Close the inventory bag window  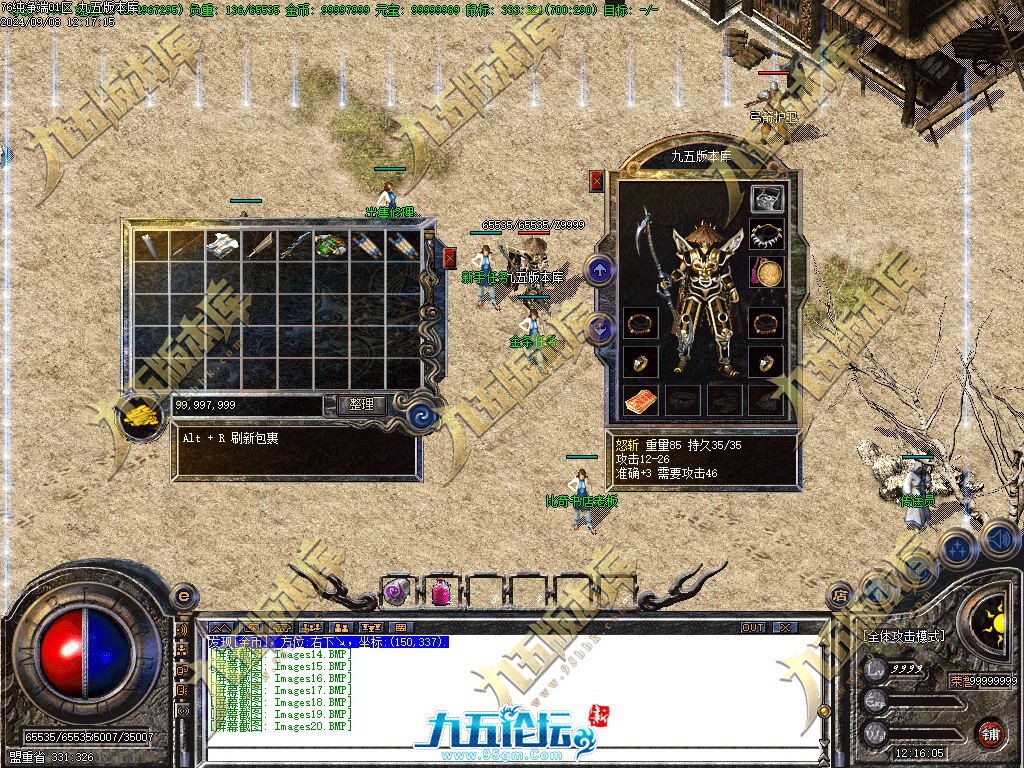[449, 258]
